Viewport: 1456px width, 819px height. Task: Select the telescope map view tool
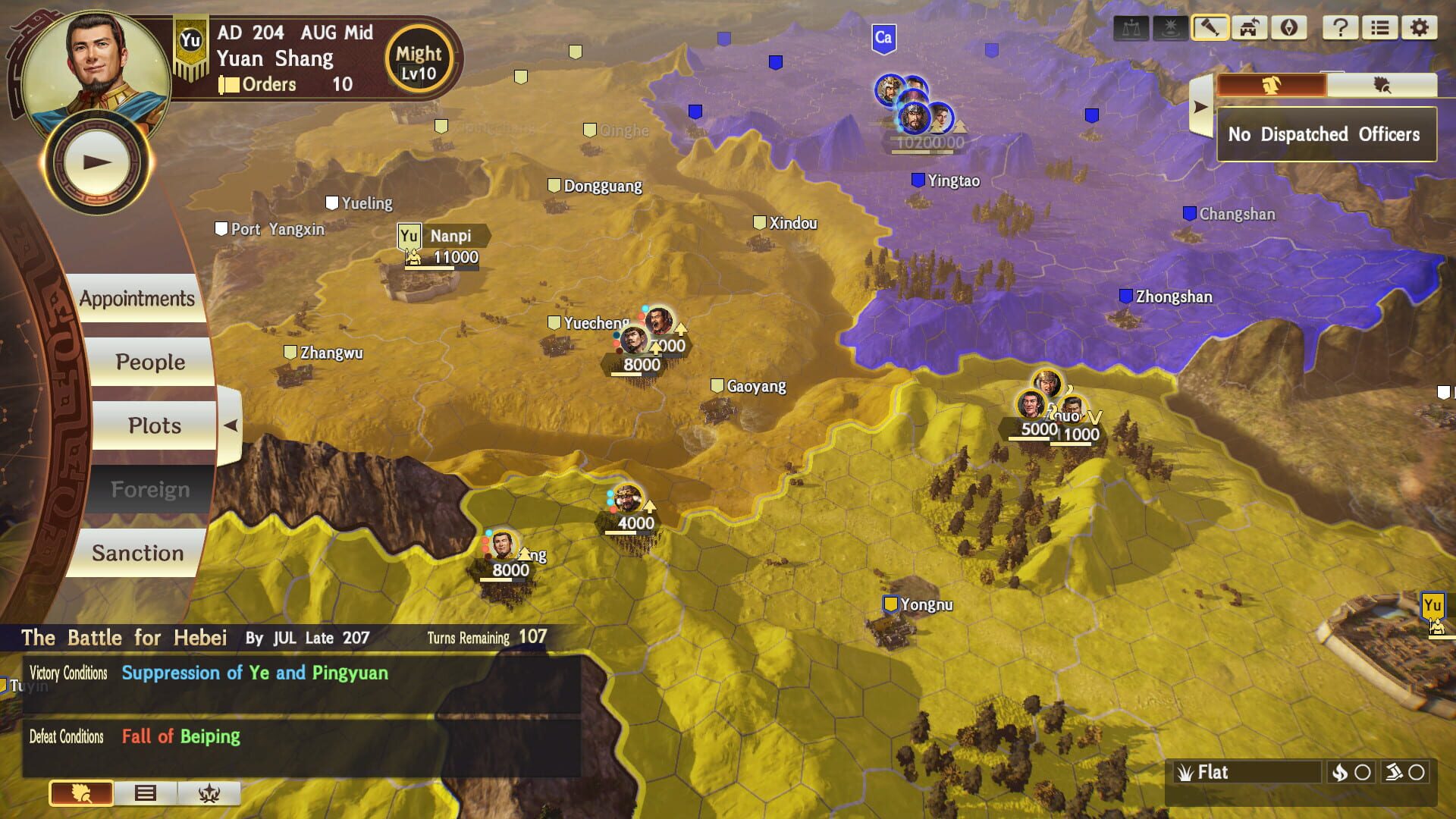coord(1210,28)
